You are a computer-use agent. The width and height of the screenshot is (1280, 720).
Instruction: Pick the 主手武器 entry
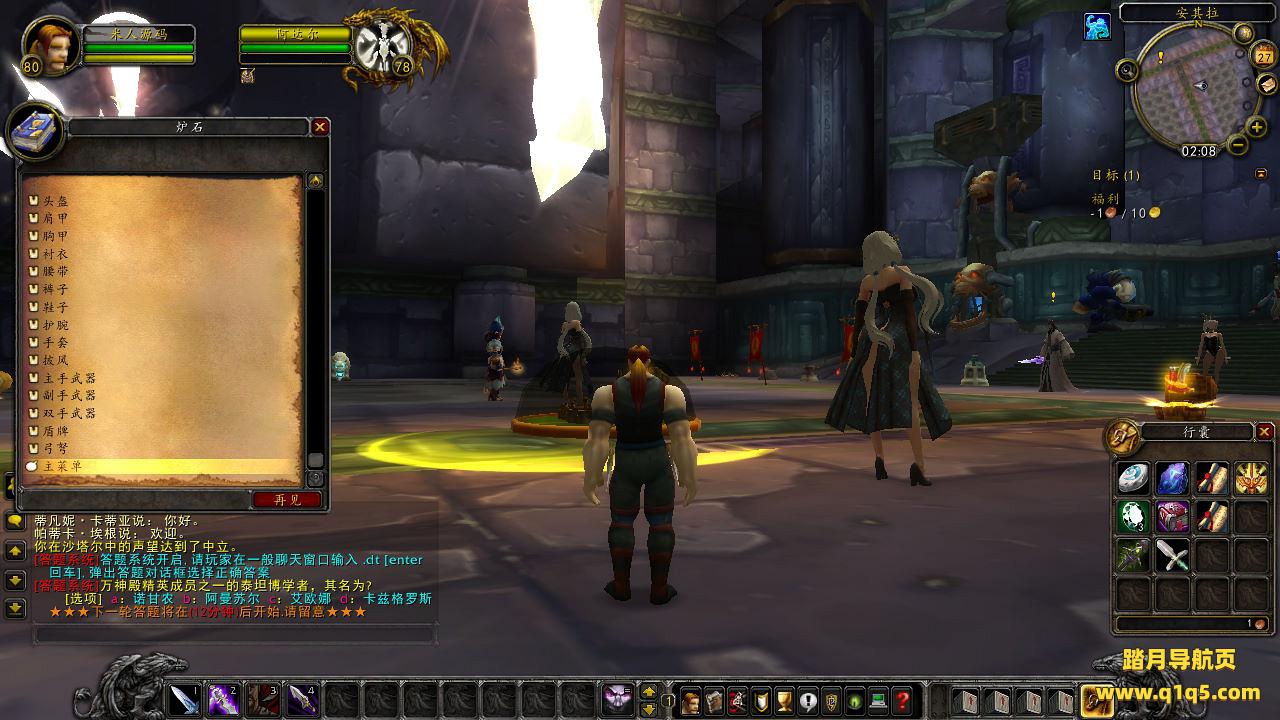pyautogui.click(x=69, y=378)
